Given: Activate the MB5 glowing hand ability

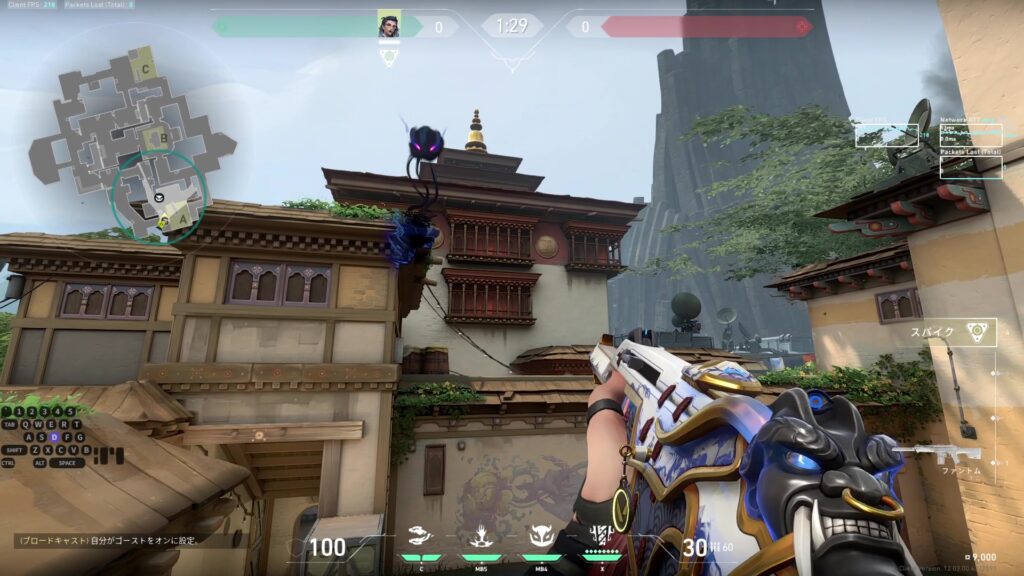Looking at the screenshot, I should coord(481,538).
